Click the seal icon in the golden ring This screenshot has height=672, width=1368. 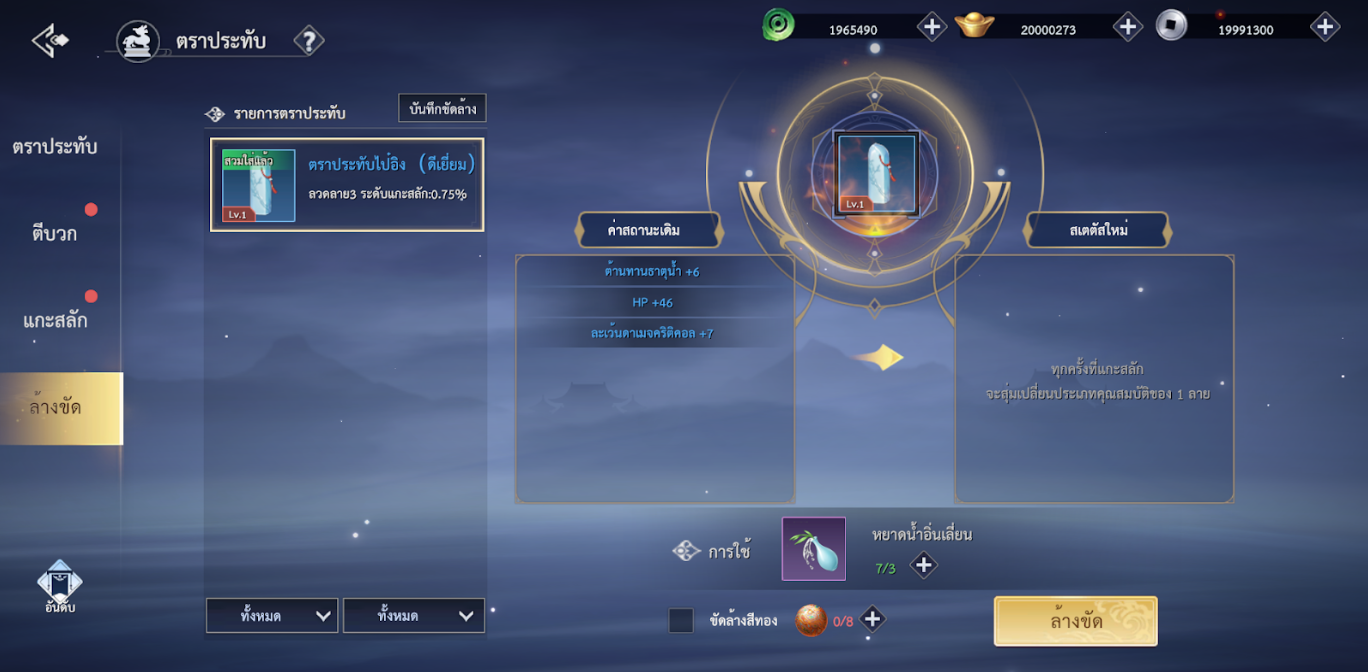875,175
